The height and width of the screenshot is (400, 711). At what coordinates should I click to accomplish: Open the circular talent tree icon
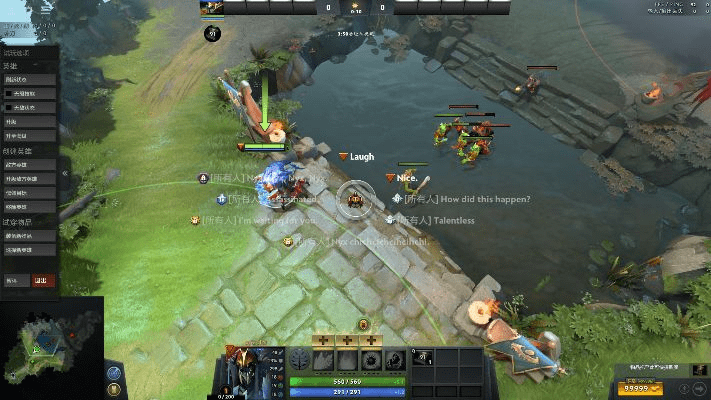299,361
